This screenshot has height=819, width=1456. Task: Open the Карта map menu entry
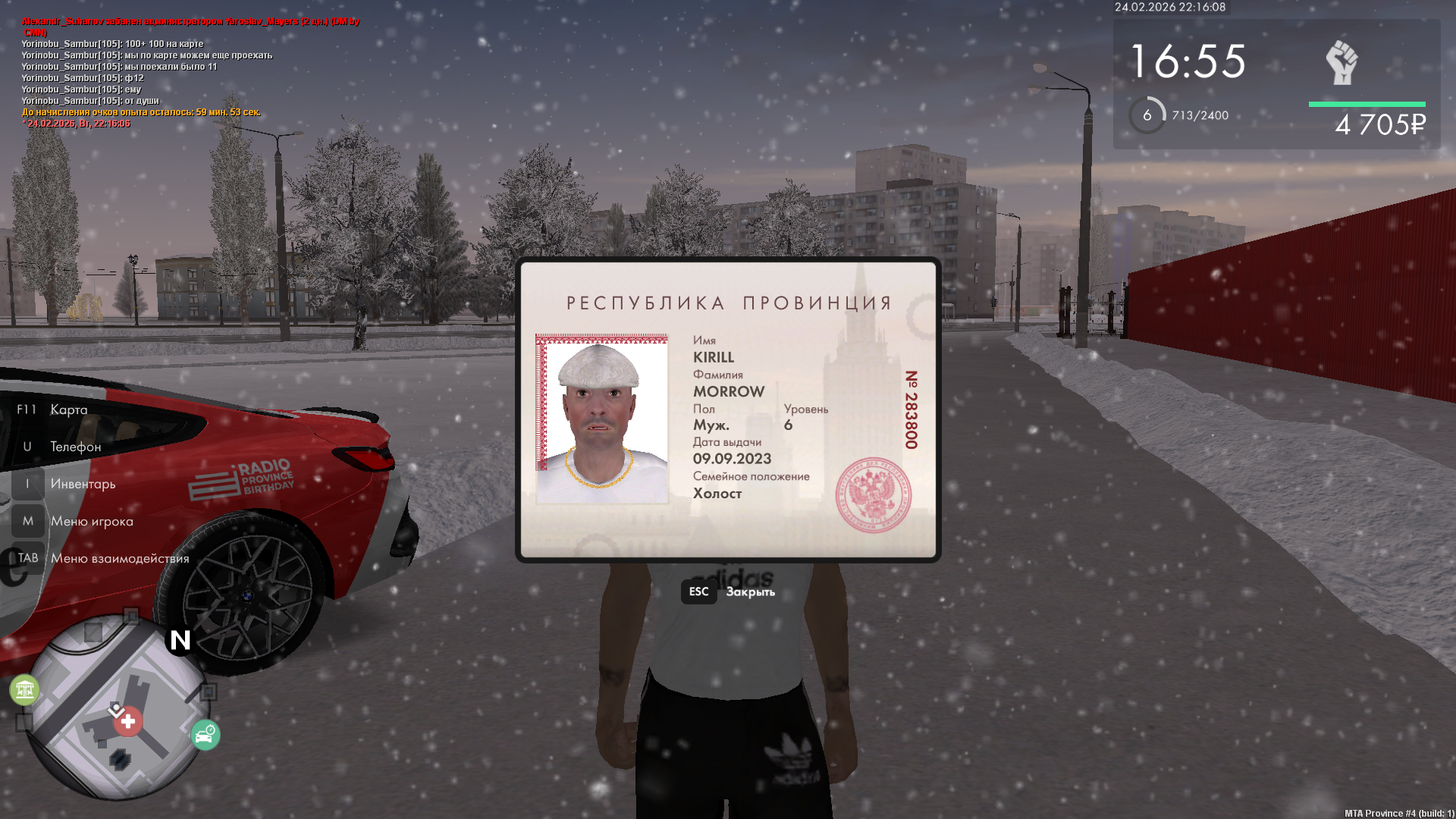(68, 409)
